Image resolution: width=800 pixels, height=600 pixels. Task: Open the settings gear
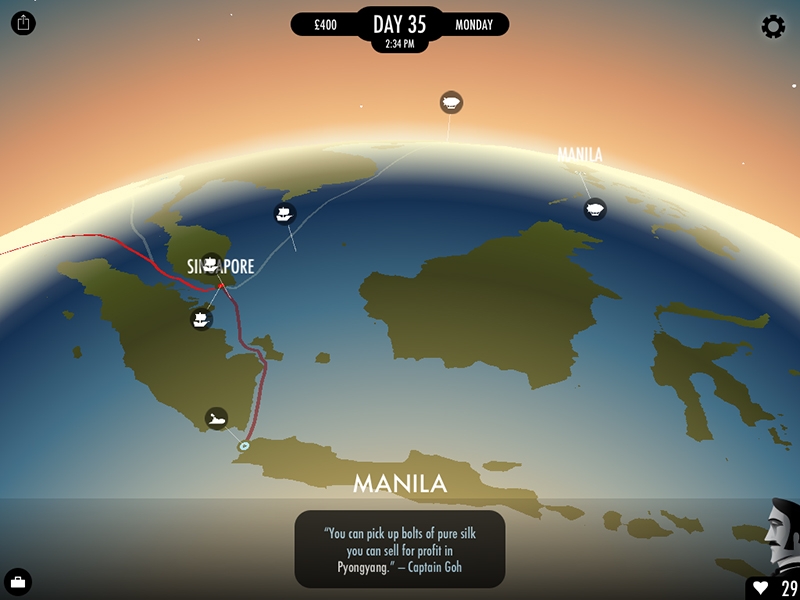pyautogui.click(x=773, y=27)
